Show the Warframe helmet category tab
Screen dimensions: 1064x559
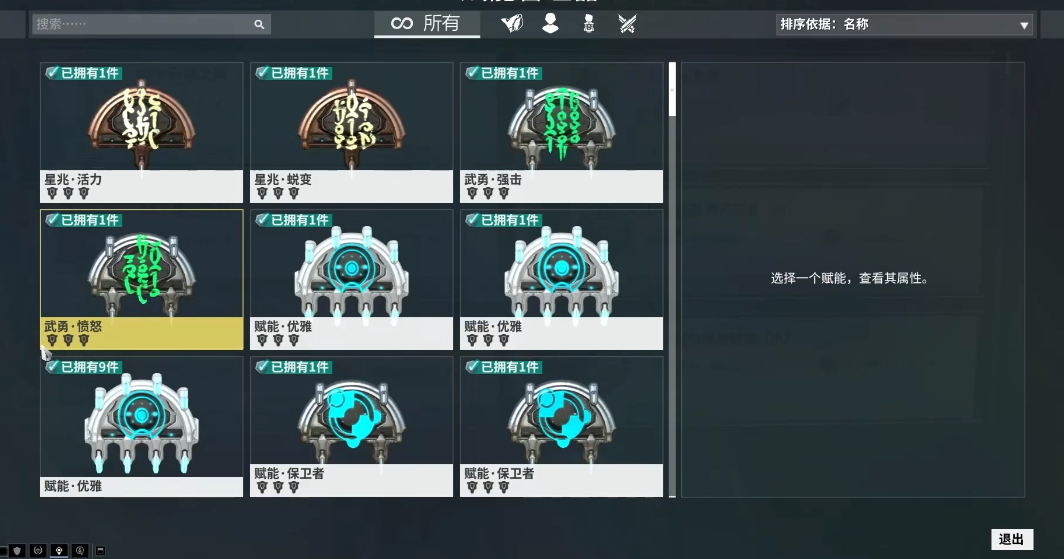[512, 23]
